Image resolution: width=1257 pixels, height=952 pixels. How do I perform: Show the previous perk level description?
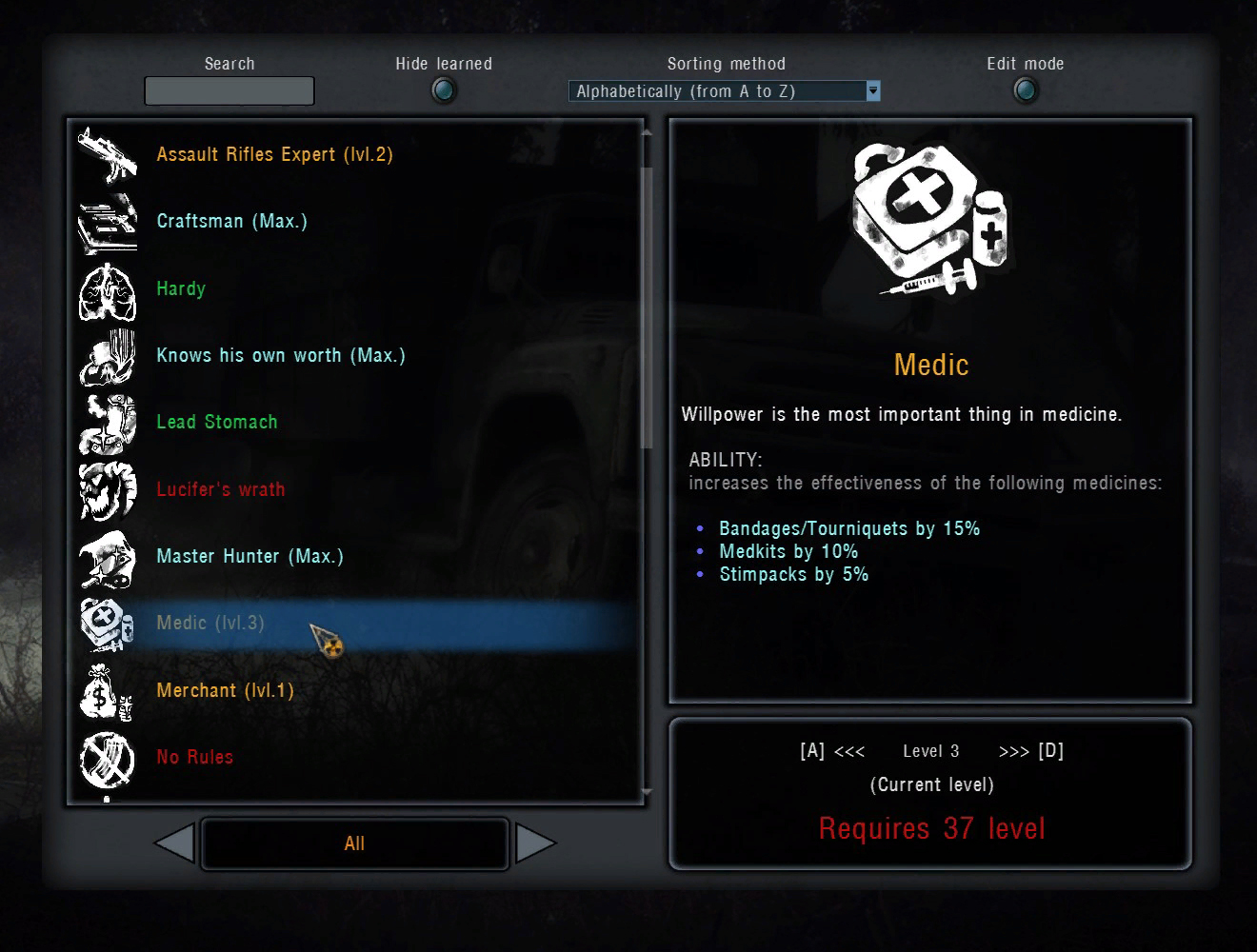pos(832,751)
